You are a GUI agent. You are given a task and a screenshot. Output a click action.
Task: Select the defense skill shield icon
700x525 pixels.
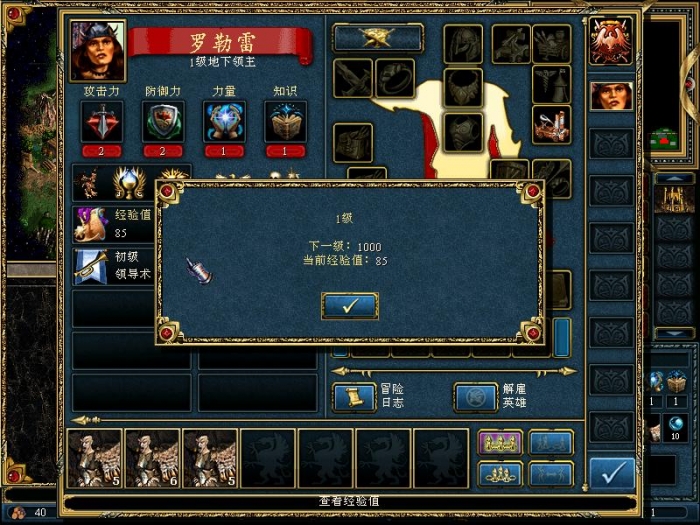tap(163, 121)
